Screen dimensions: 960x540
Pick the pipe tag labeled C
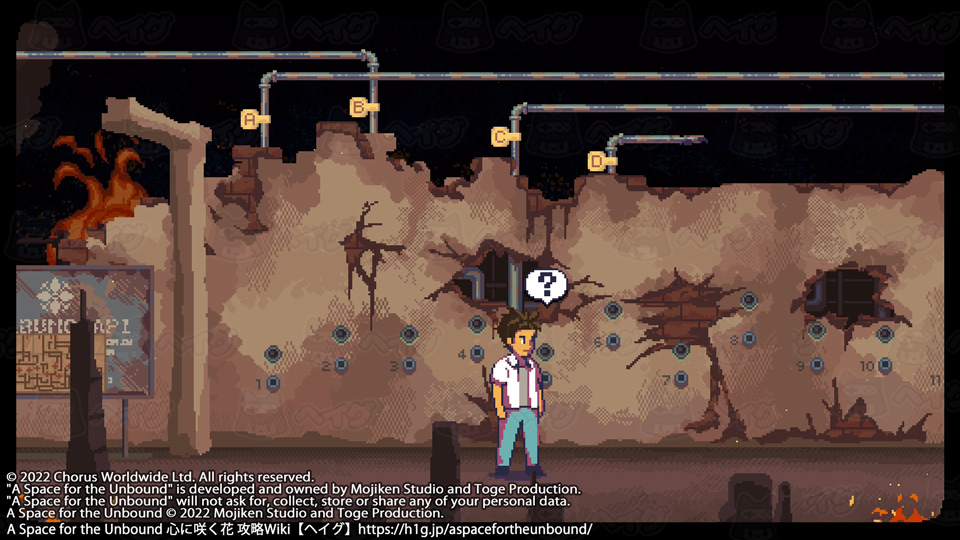pos(502,136)
